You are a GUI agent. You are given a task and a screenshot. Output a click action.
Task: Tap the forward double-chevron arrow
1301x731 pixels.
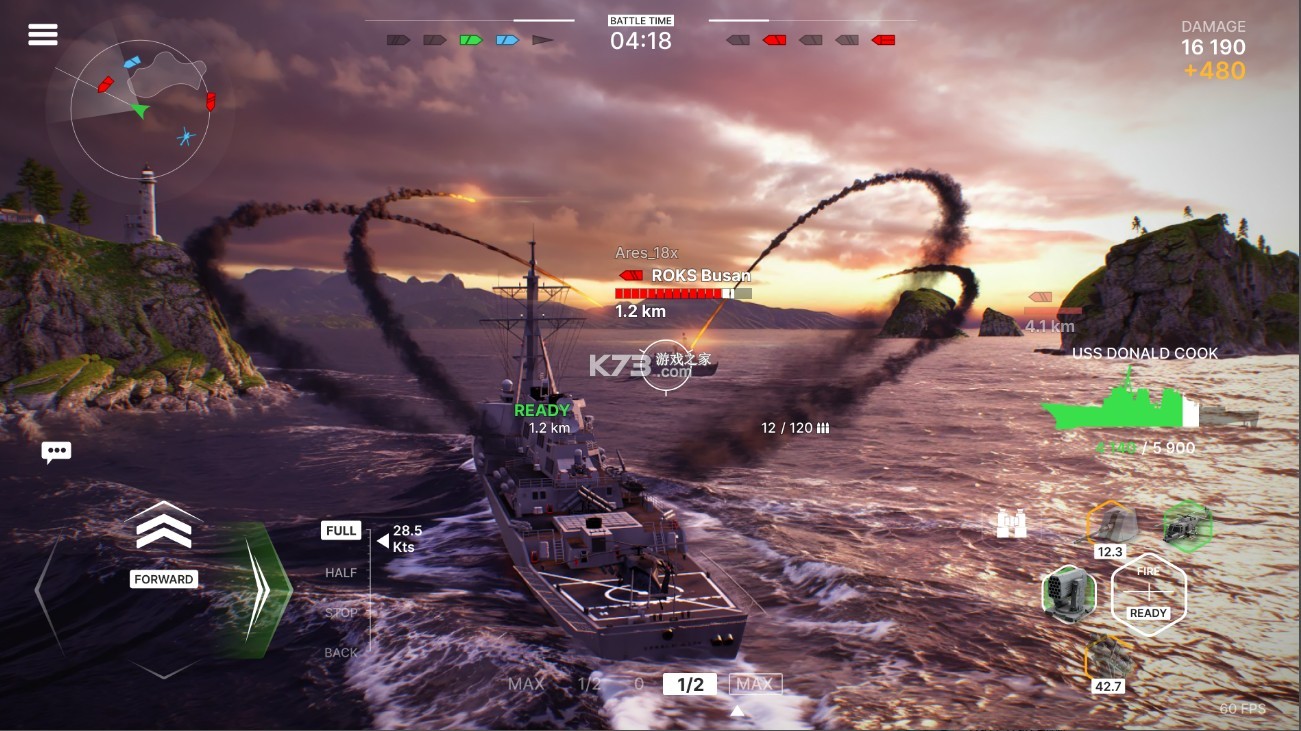(x=164, y=528)
